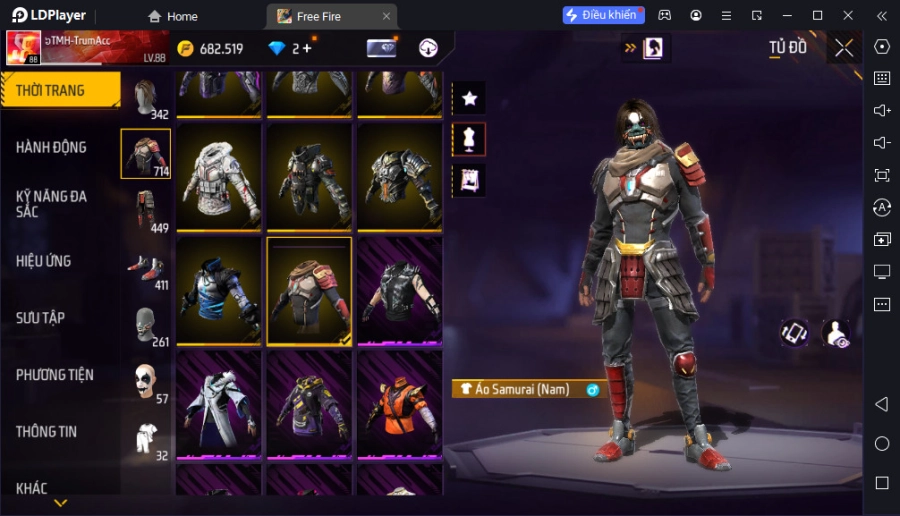The width and height of the screenshot is (900, 516).
Task: Click the mannequin filter icon
Action: click(469, 139)
